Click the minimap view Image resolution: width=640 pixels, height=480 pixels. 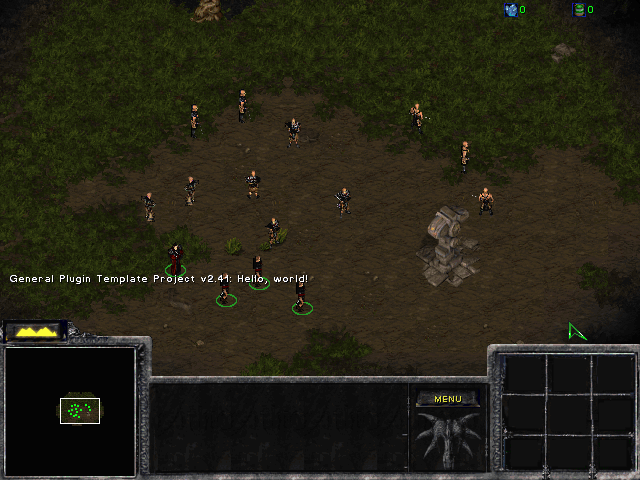pyautogui.click(x=70, y=410)
